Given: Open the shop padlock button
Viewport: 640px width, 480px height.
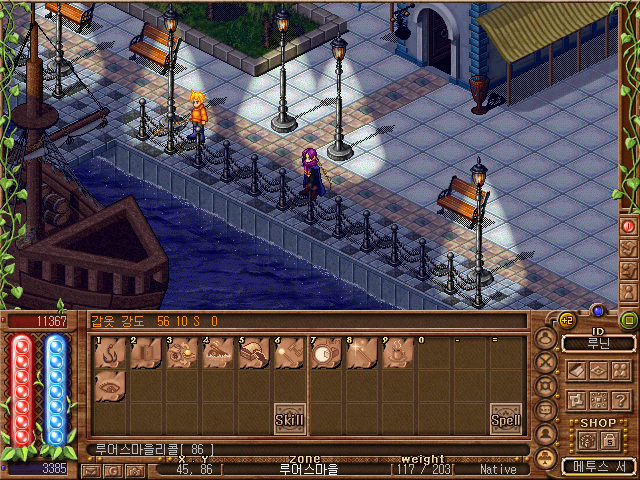Looking at the screenshot, I should click(x=608, y=441).
